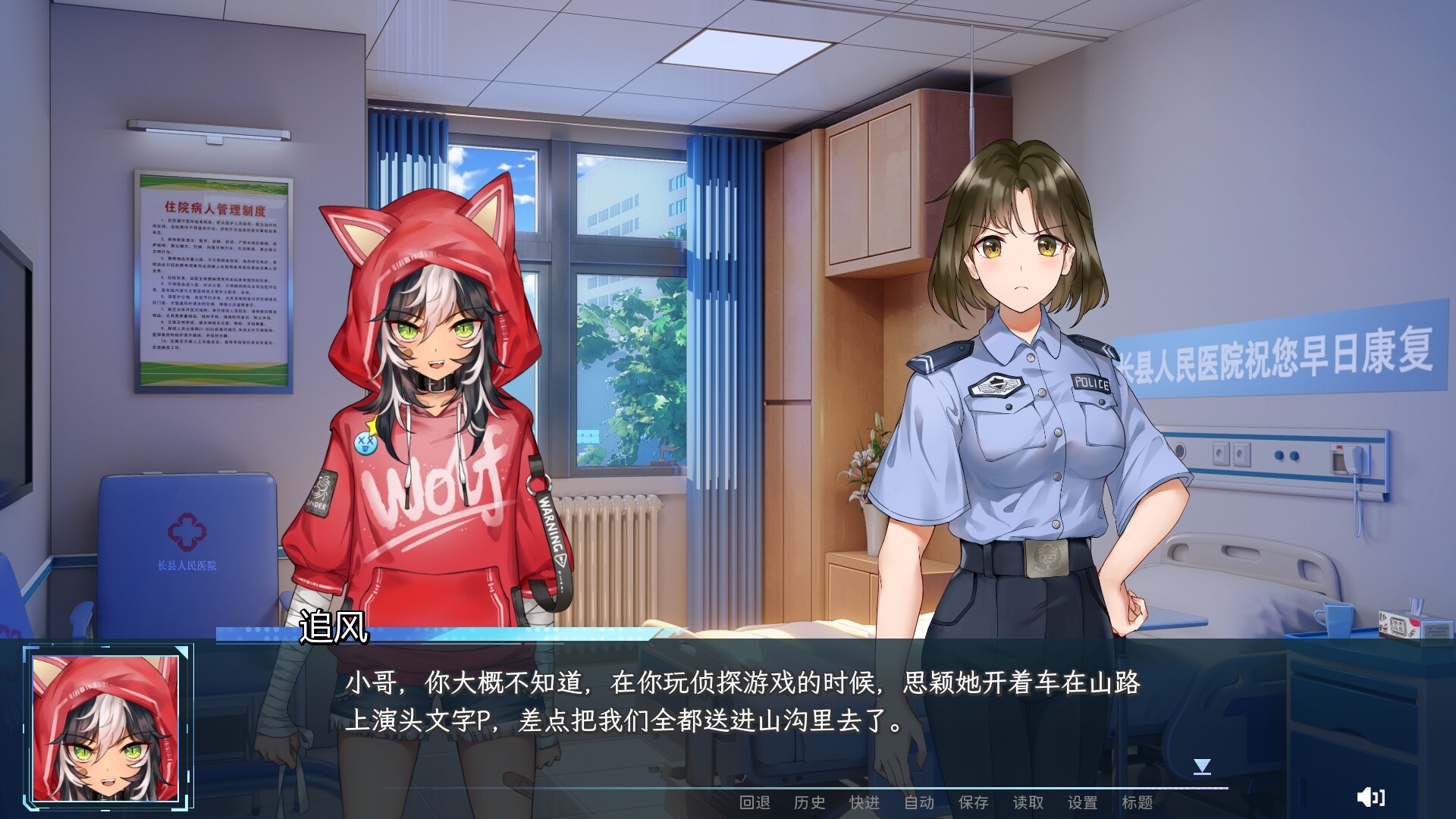Select the 设置 entry in bottom menu bar

1084,802
